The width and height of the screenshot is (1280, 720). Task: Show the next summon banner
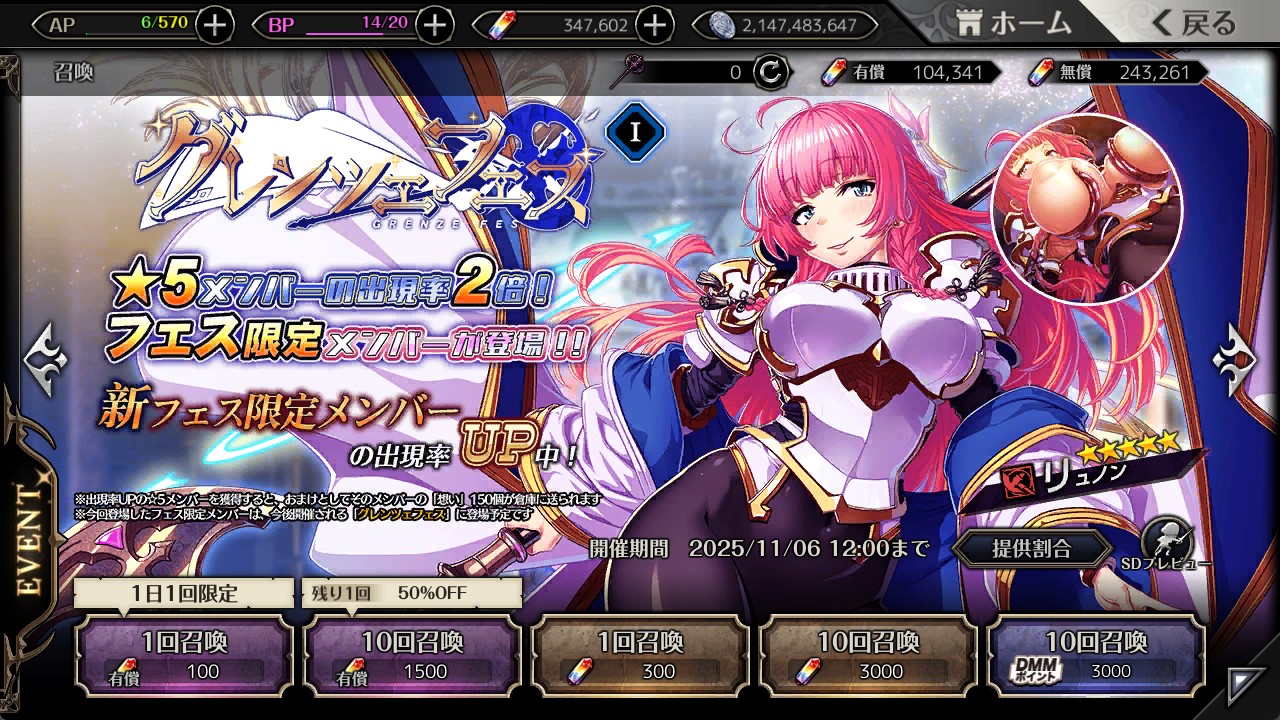point(1236,357)
